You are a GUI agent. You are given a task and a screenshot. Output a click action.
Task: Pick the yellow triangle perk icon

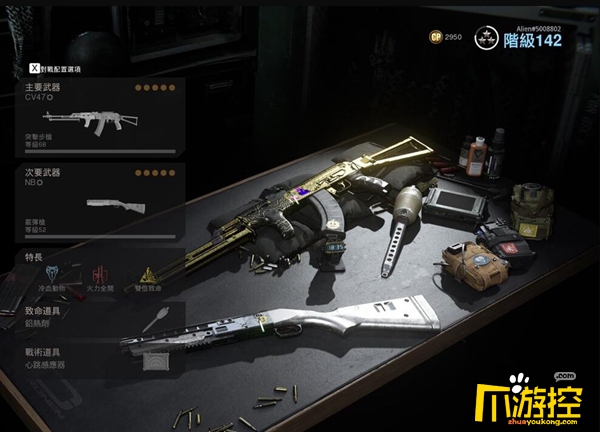(x=146, y=274)
